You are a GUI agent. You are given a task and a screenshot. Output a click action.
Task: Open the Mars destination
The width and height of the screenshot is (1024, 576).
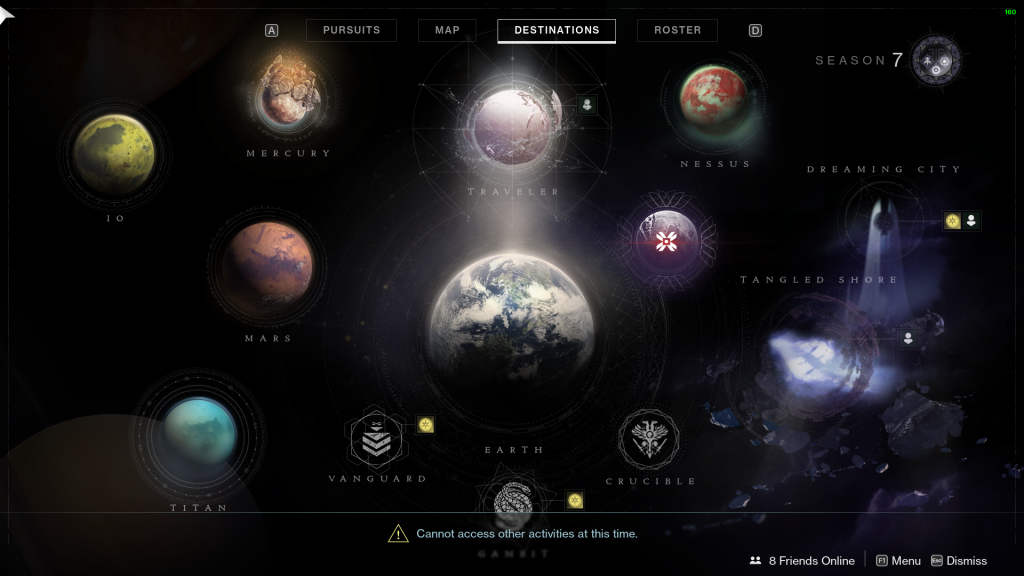click(267, 265)
